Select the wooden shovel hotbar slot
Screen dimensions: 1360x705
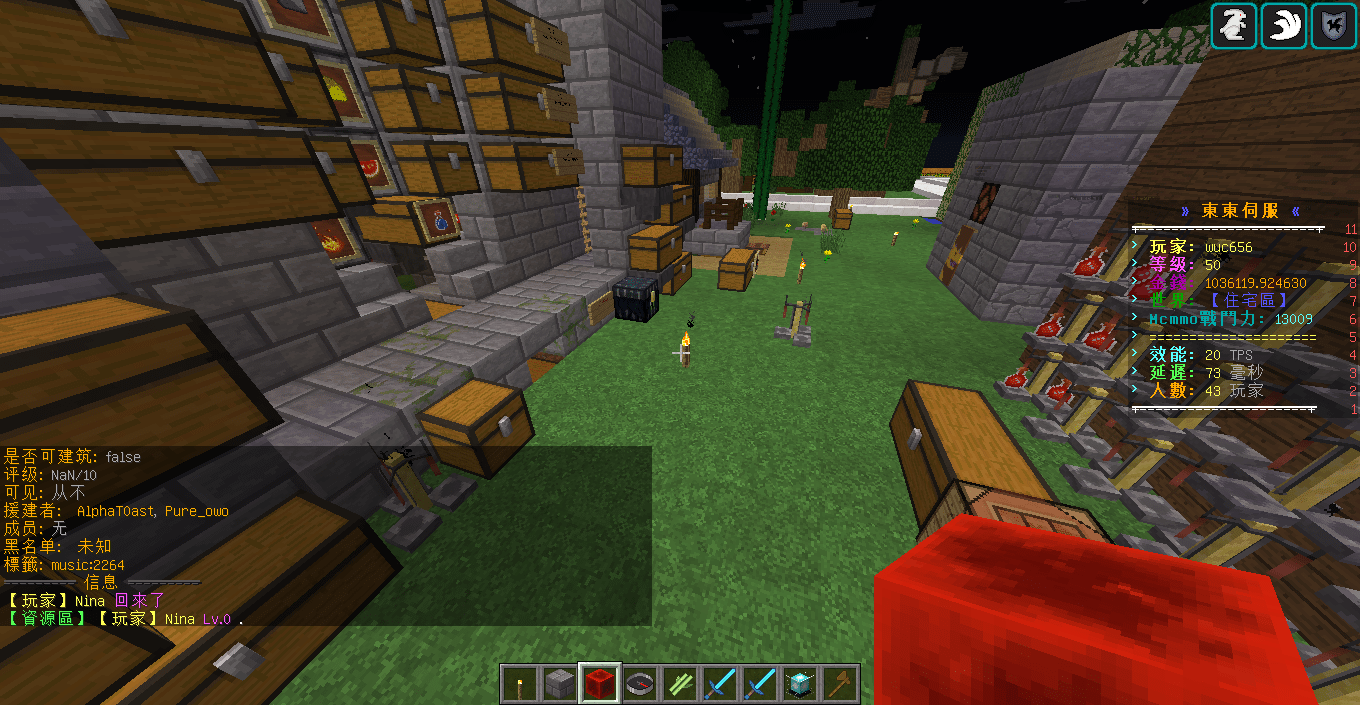point(840,684)
